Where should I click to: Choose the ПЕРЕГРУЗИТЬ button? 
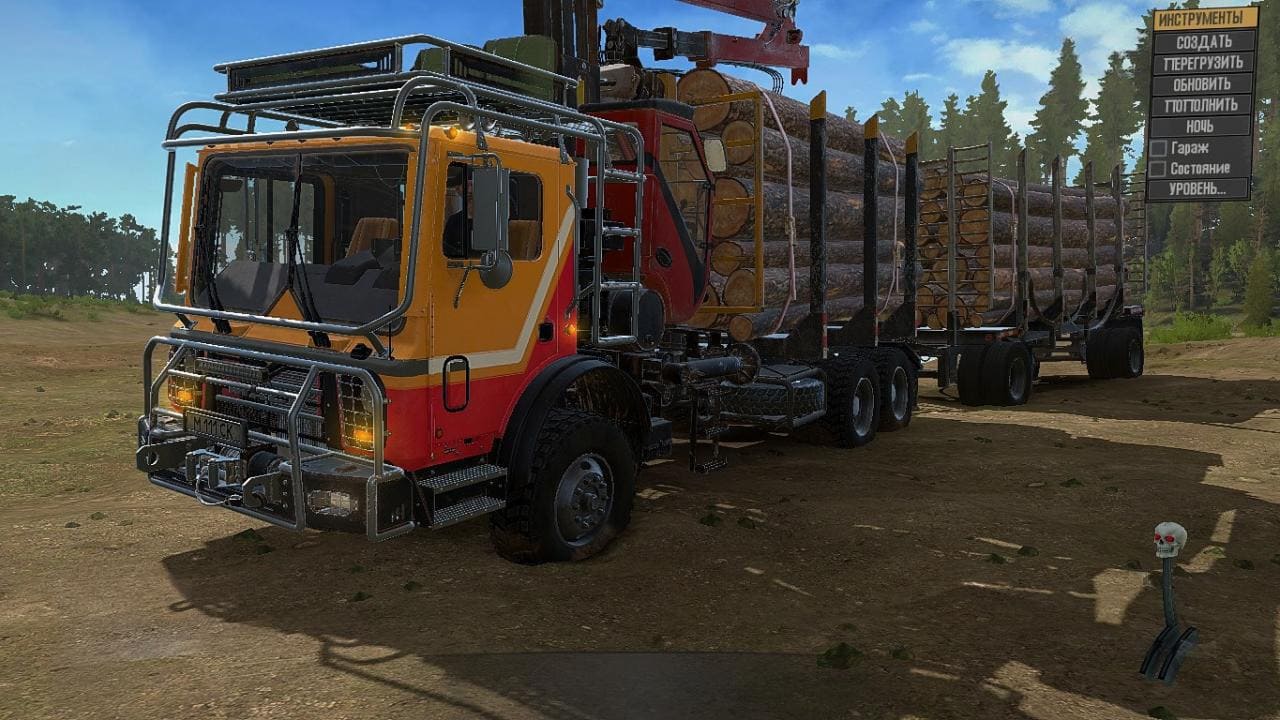pos(1203,63)
